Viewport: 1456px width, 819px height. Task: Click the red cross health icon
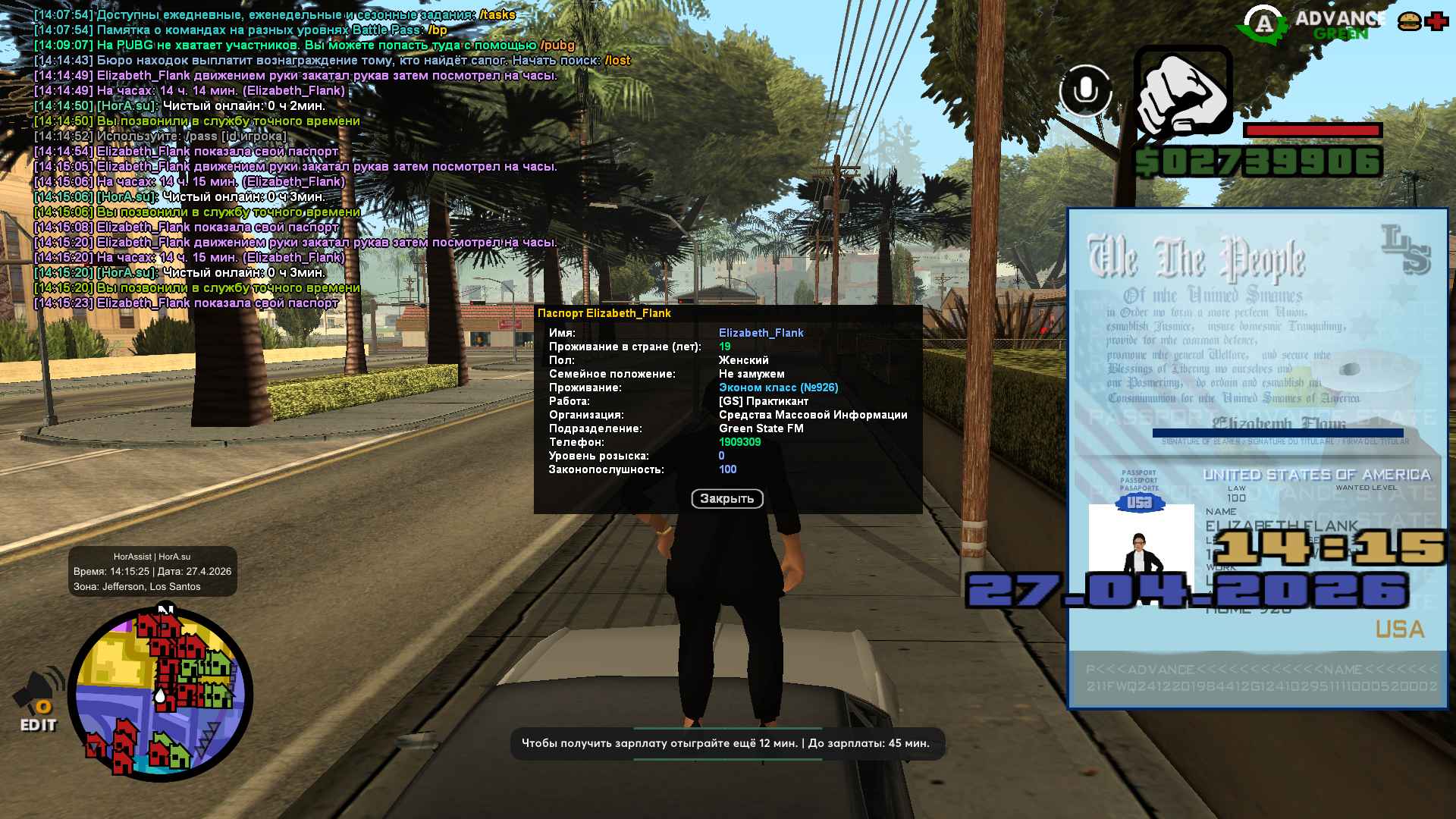[1436, 22]
